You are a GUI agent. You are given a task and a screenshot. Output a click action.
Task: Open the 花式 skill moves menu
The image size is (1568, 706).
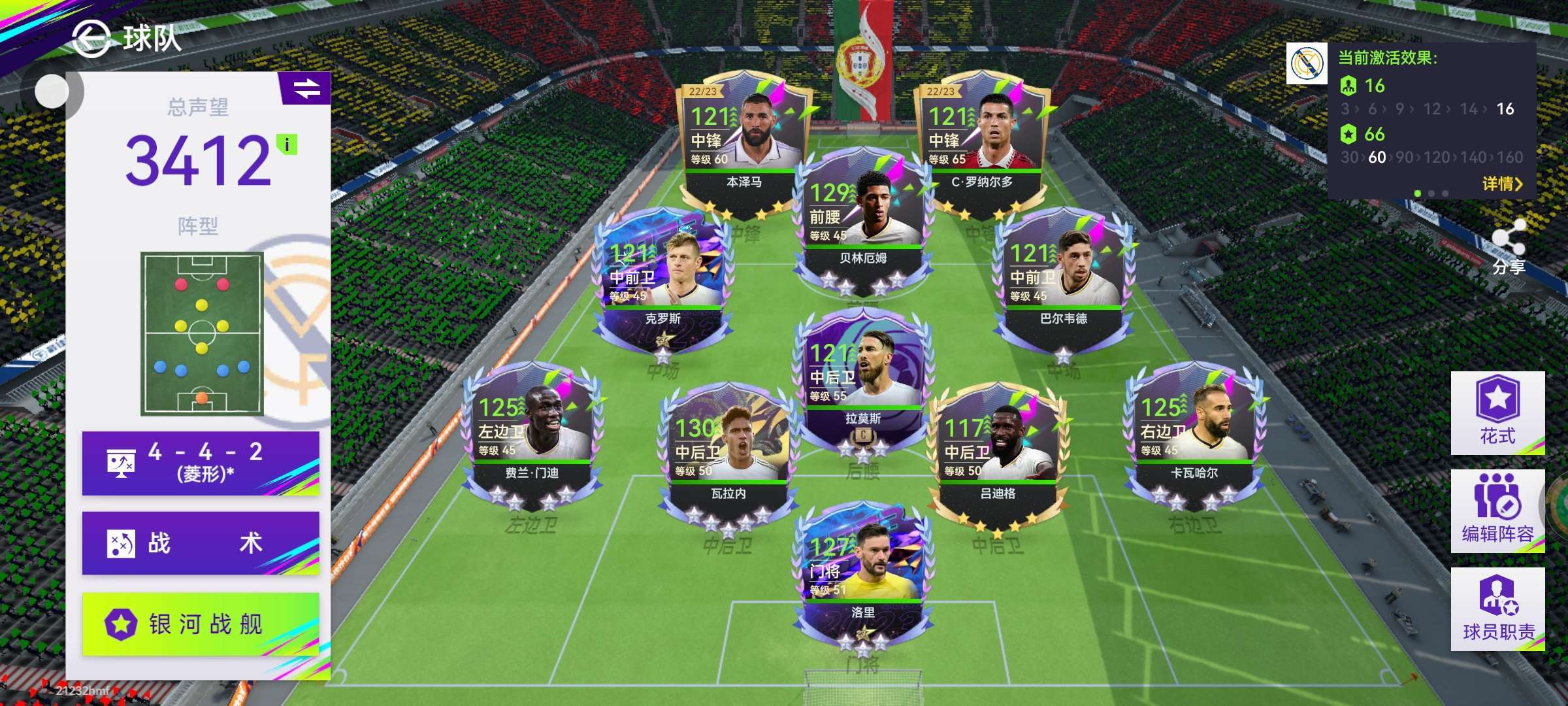tap(1497, 413)
